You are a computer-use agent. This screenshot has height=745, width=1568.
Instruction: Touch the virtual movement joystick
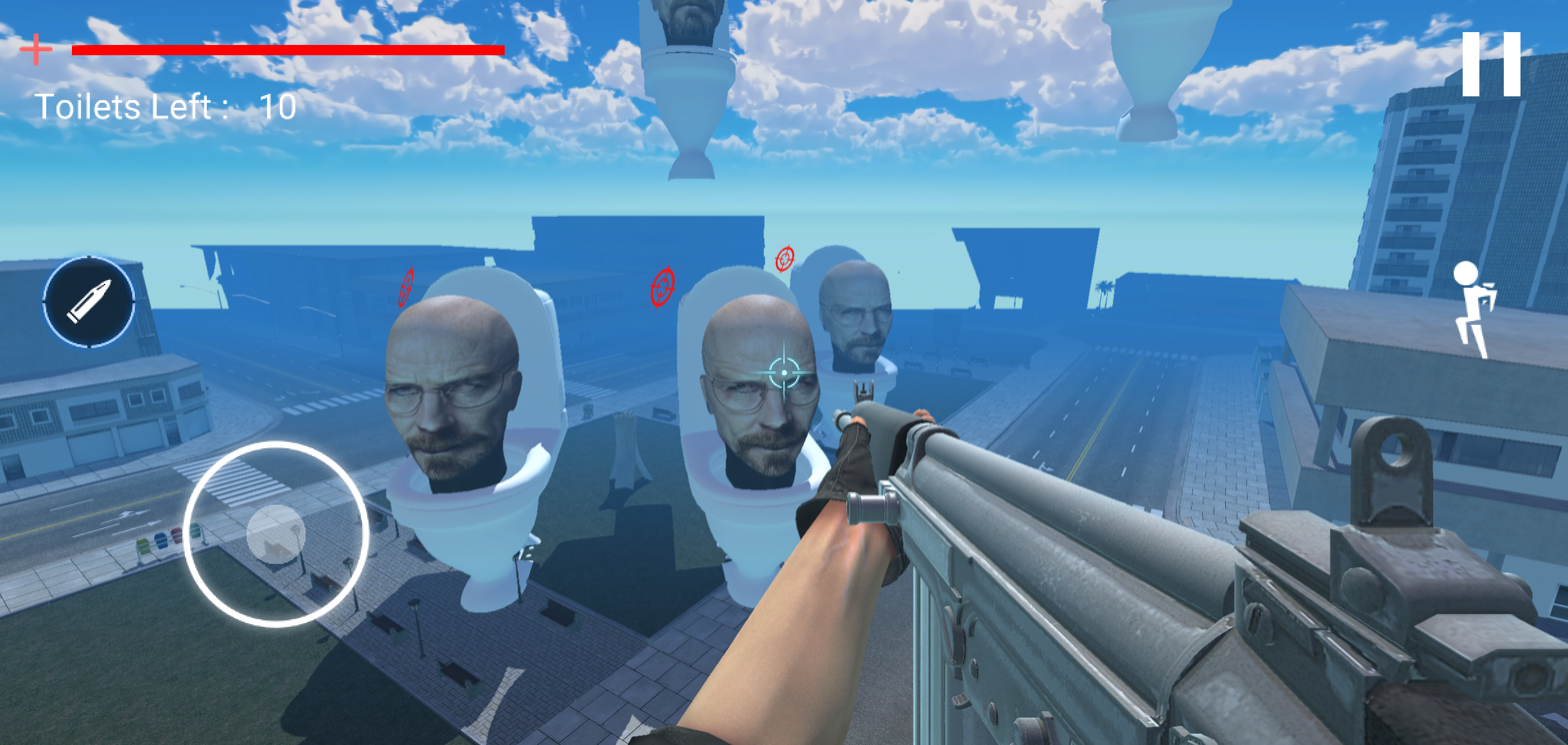[x=275, y=534]
